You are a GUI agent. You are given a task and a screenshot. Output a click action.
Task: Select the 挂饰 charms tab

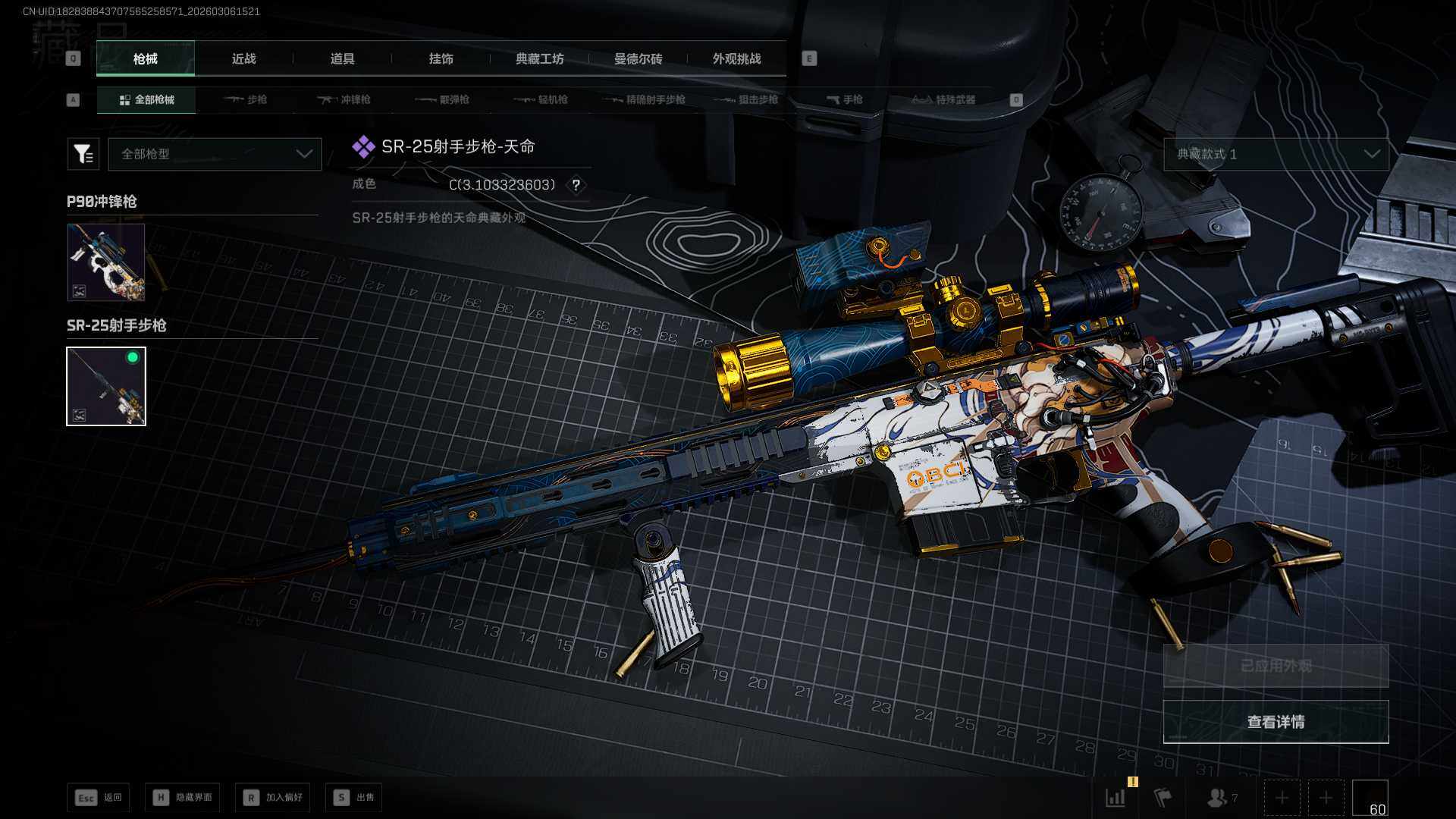tap(441, 58)
